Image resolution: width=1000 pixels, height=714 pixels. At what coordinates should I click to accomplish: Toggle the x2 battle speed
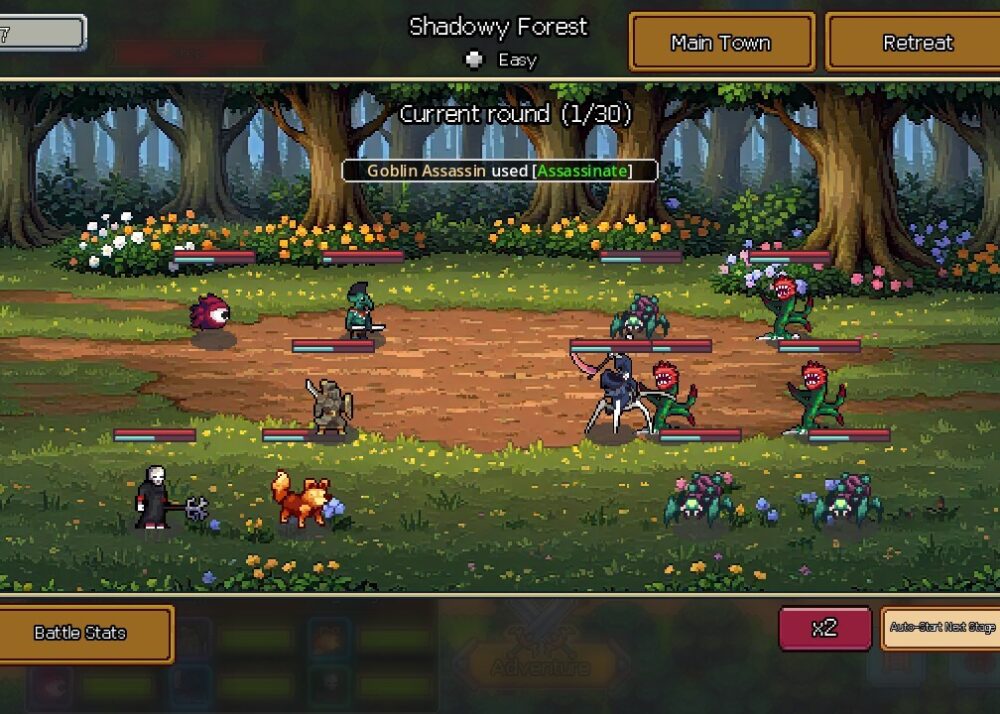(824, 628)
